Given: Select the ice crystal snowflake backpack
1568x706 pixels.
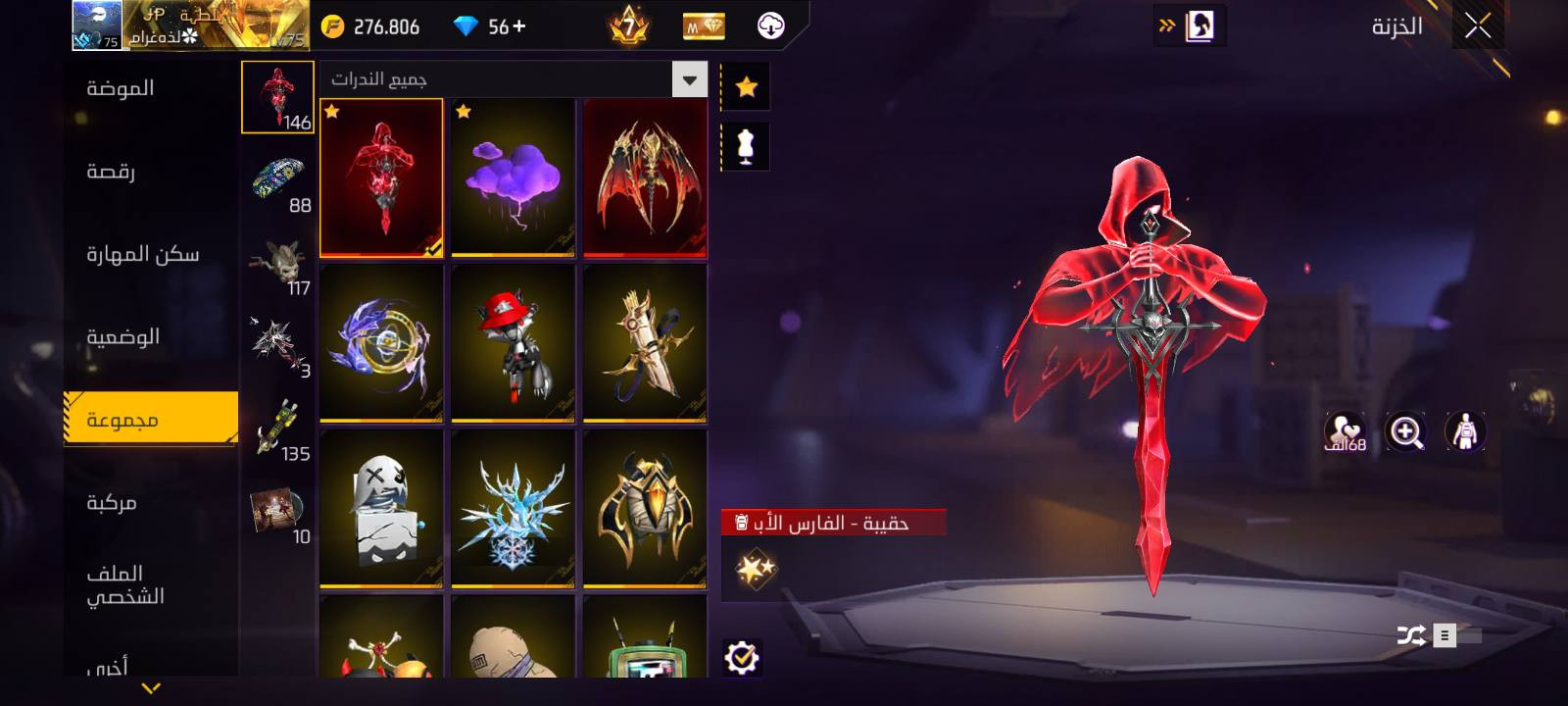Looking at the screenshot, I should 513,509.
